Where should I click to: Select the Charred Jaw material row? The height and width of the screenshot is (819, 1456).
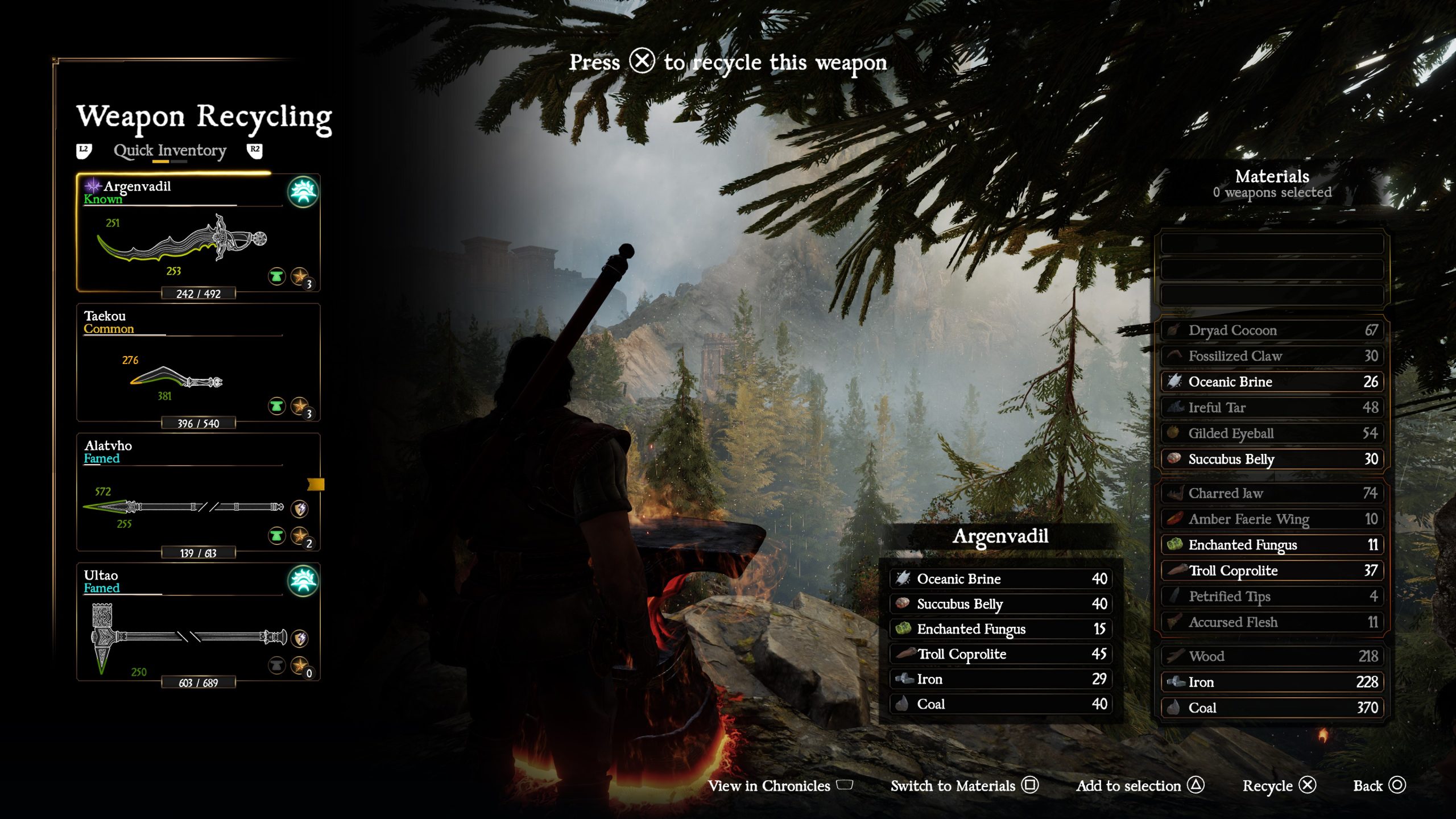tap(1272, 493)
